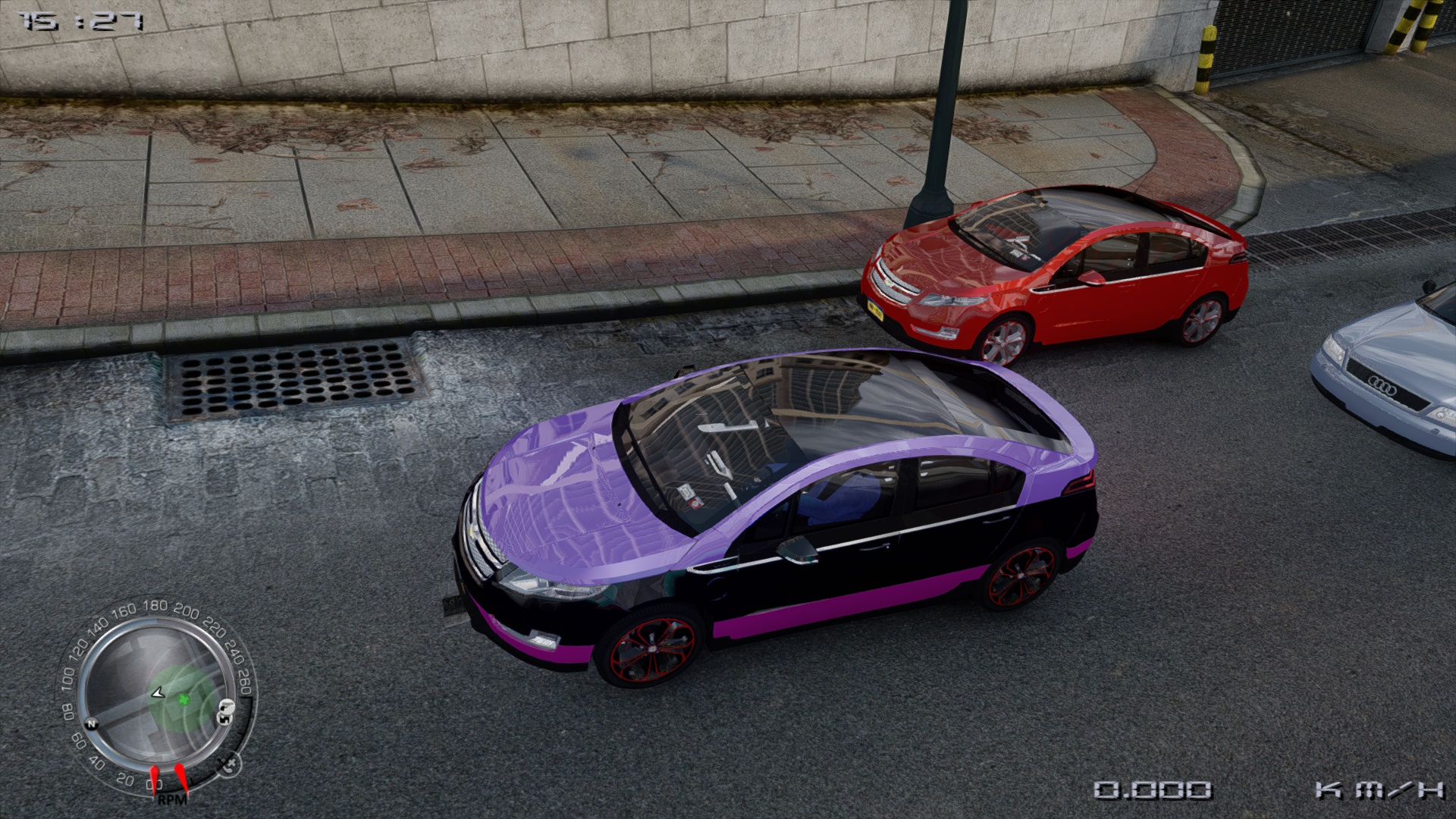Select the green cross marker on minimap
The height and width of the screenshot is (819, 1456).
(184, 699)
